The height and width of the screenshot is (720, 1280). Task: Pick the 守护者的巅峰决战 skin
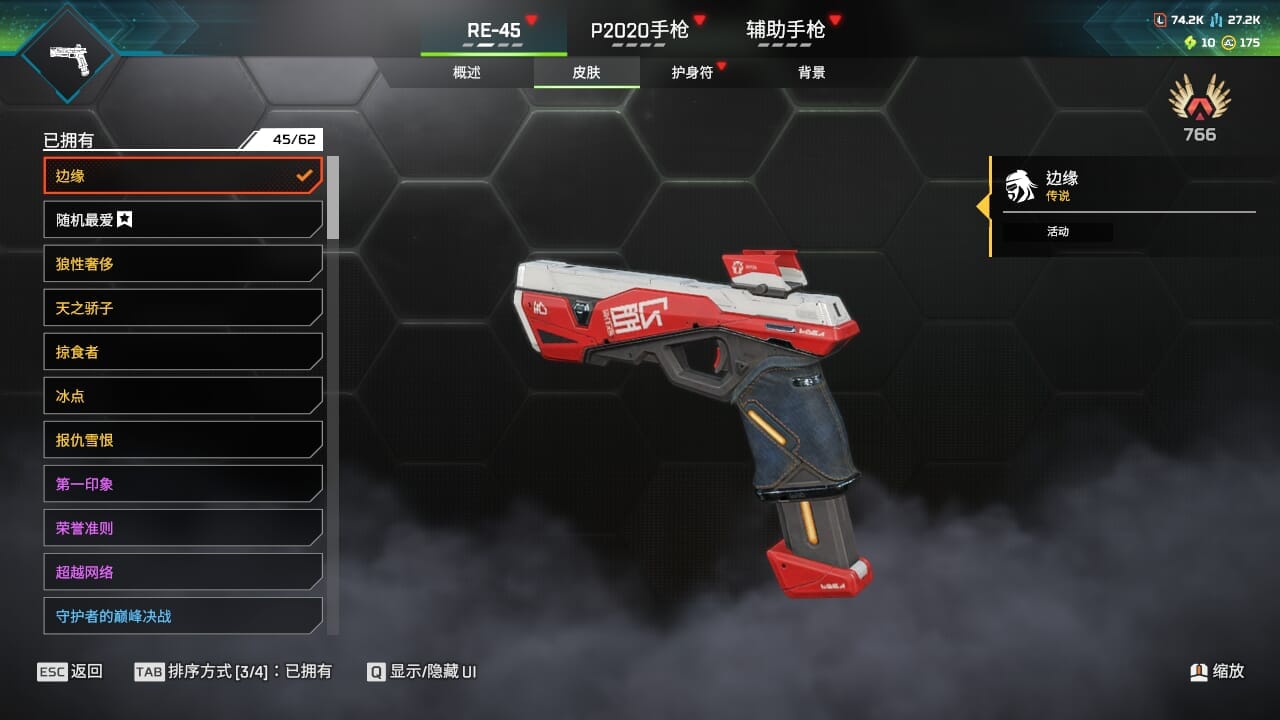(183, 616)
